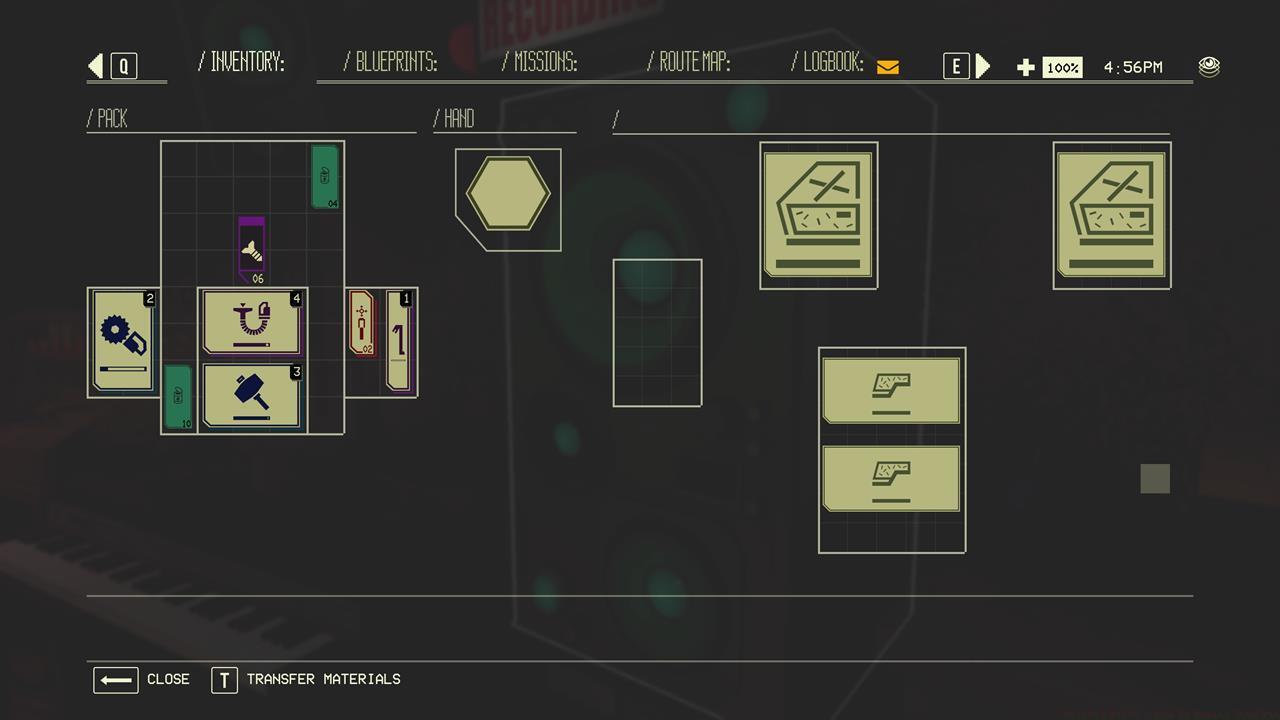The image size is (1280, 720).
Task: Click the empty grid slot in the center
Action: (657, 333)
